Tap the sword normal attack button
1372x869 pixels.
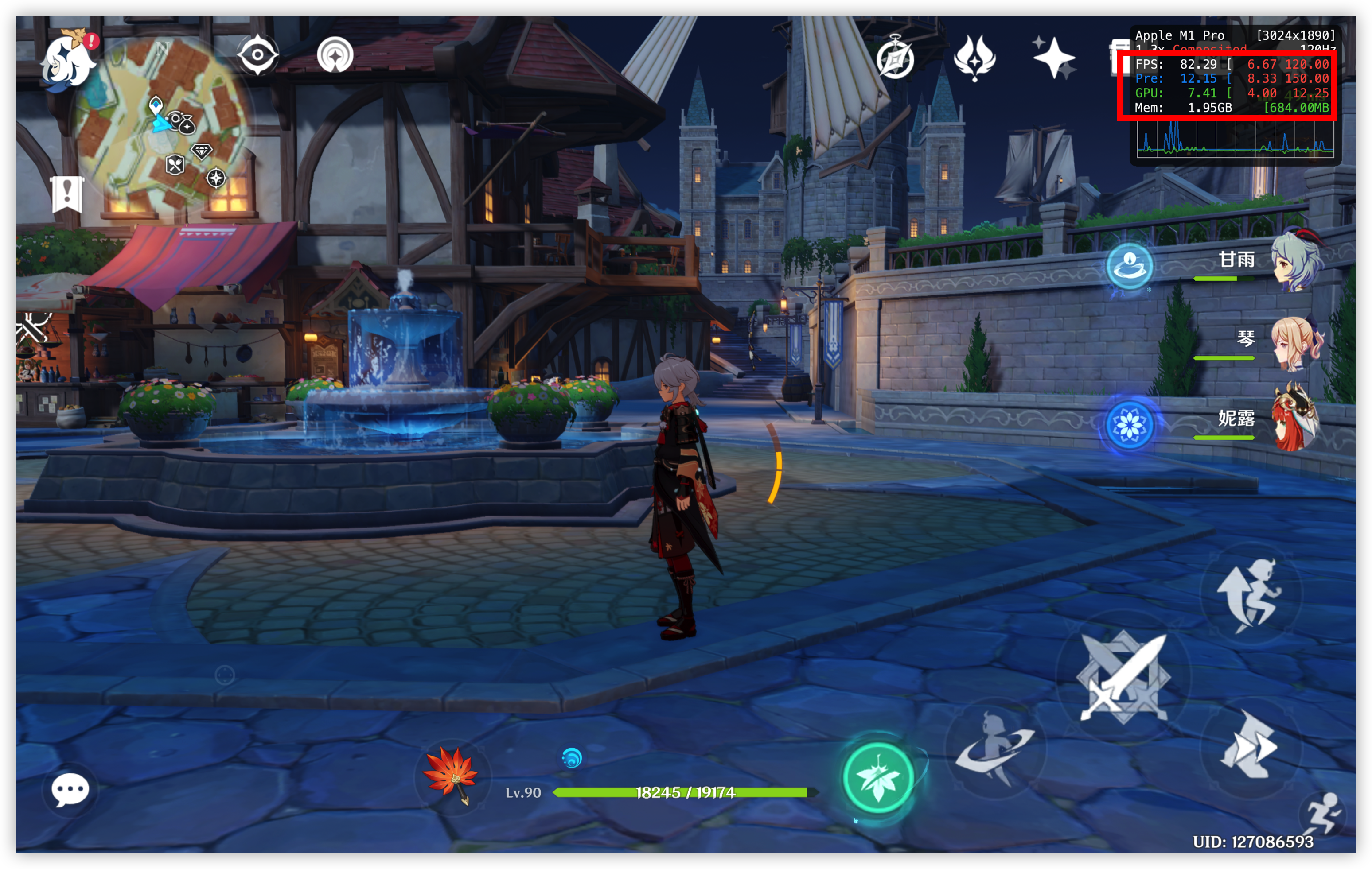coord(1123,678)
